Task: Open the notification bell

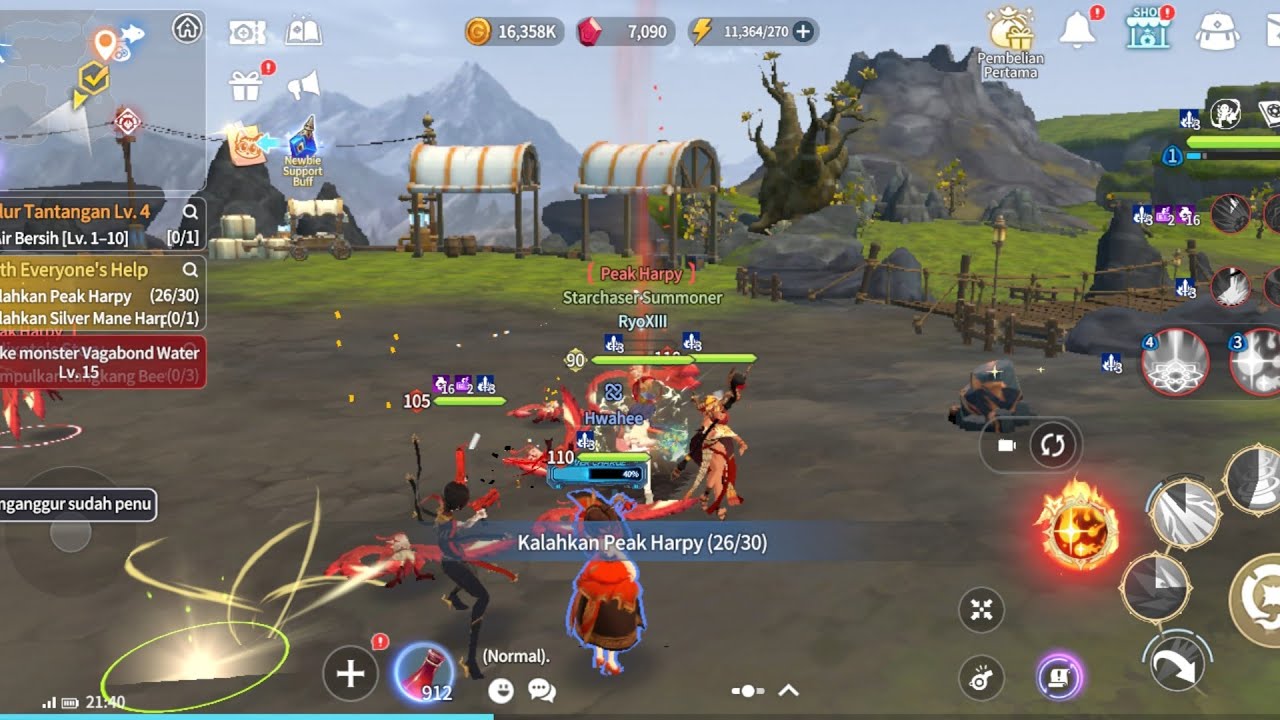Action: point(1077,31)
